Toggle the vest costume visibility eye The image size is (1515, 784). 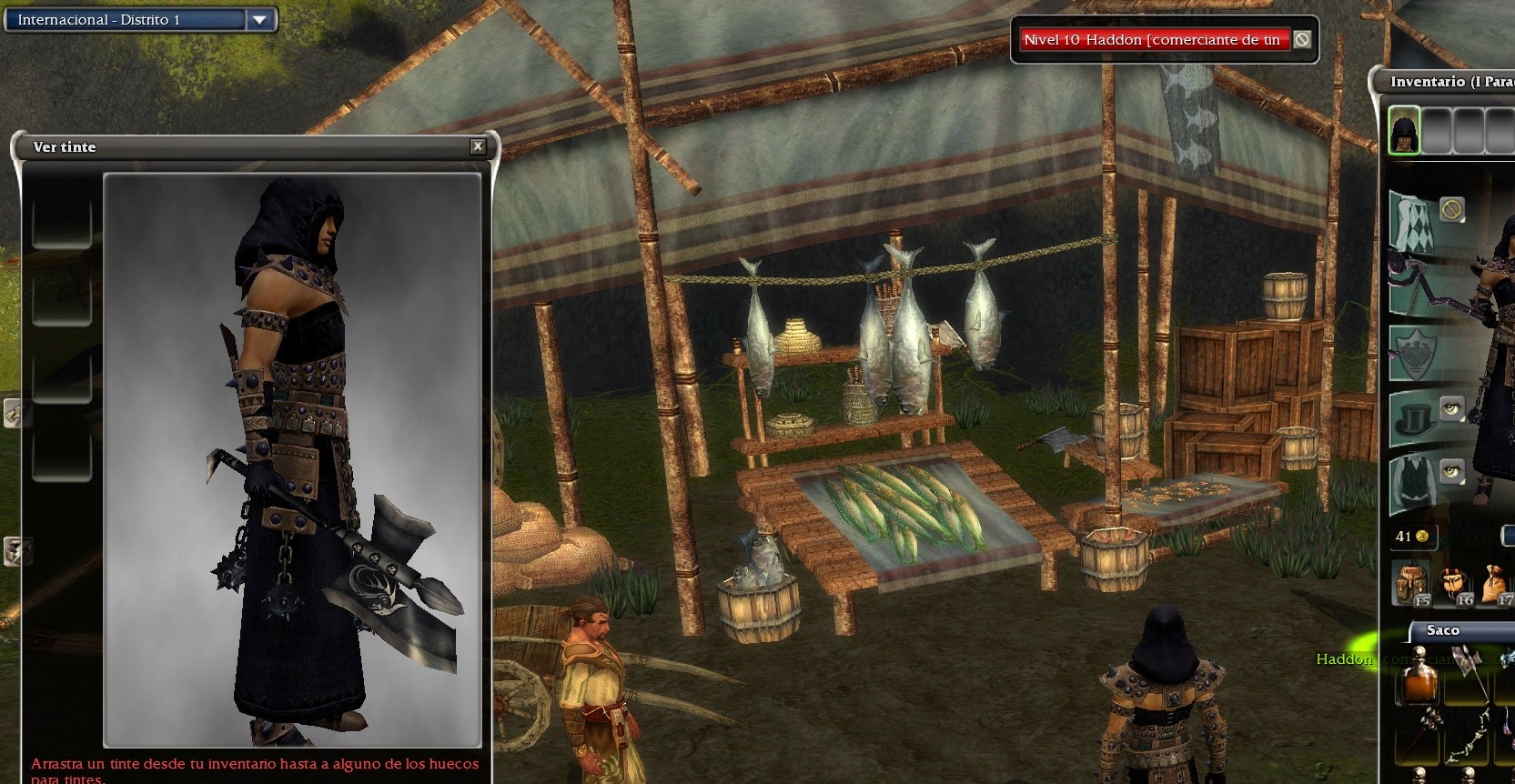pos(1451,471)
